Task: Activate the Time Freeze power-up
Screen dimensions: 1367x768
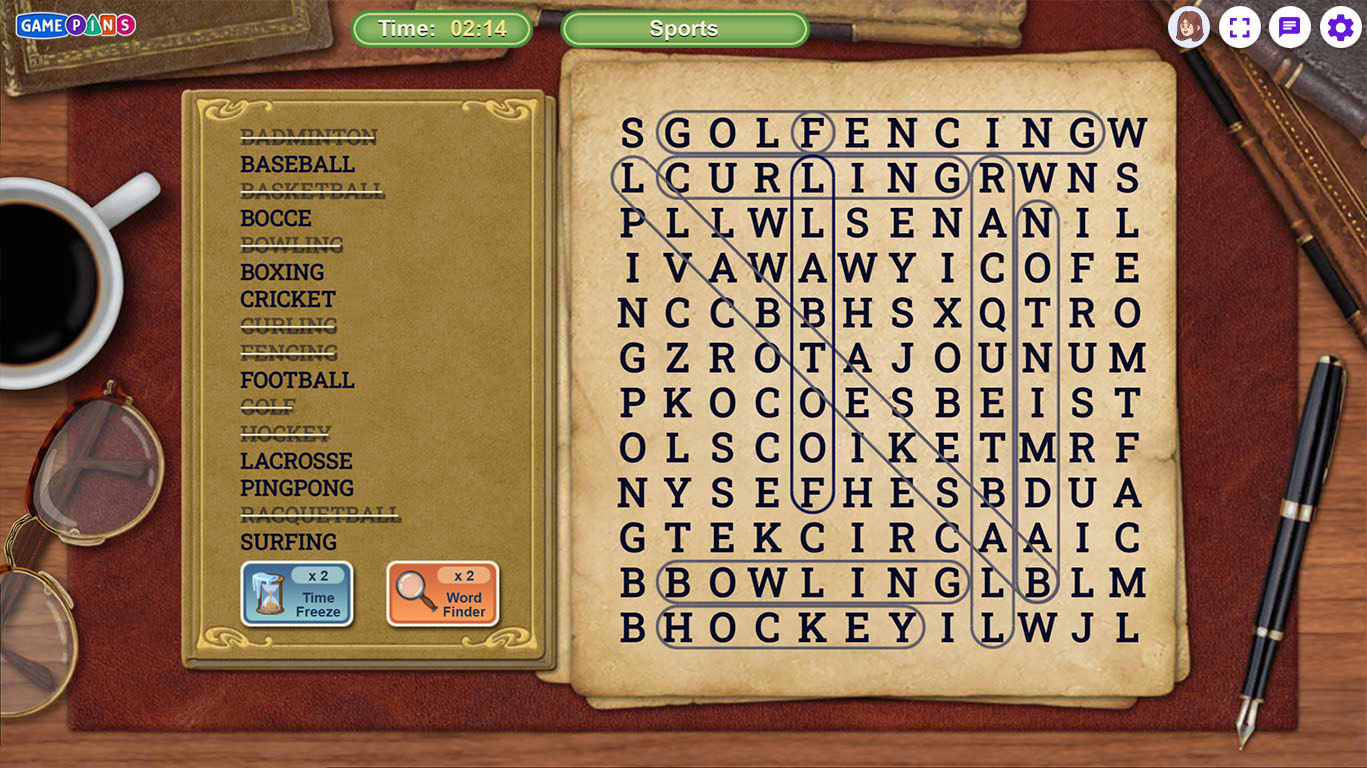Action: tap(297, 593)
